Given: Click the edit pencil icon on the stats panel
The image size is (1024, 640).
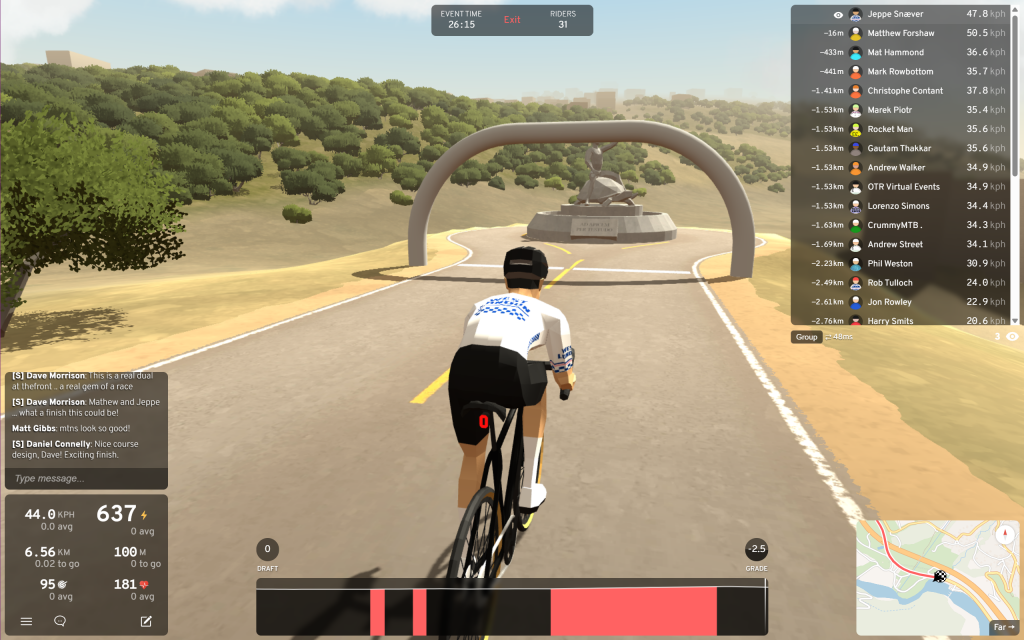Looking at the screenshot, I should pos(146,621).
